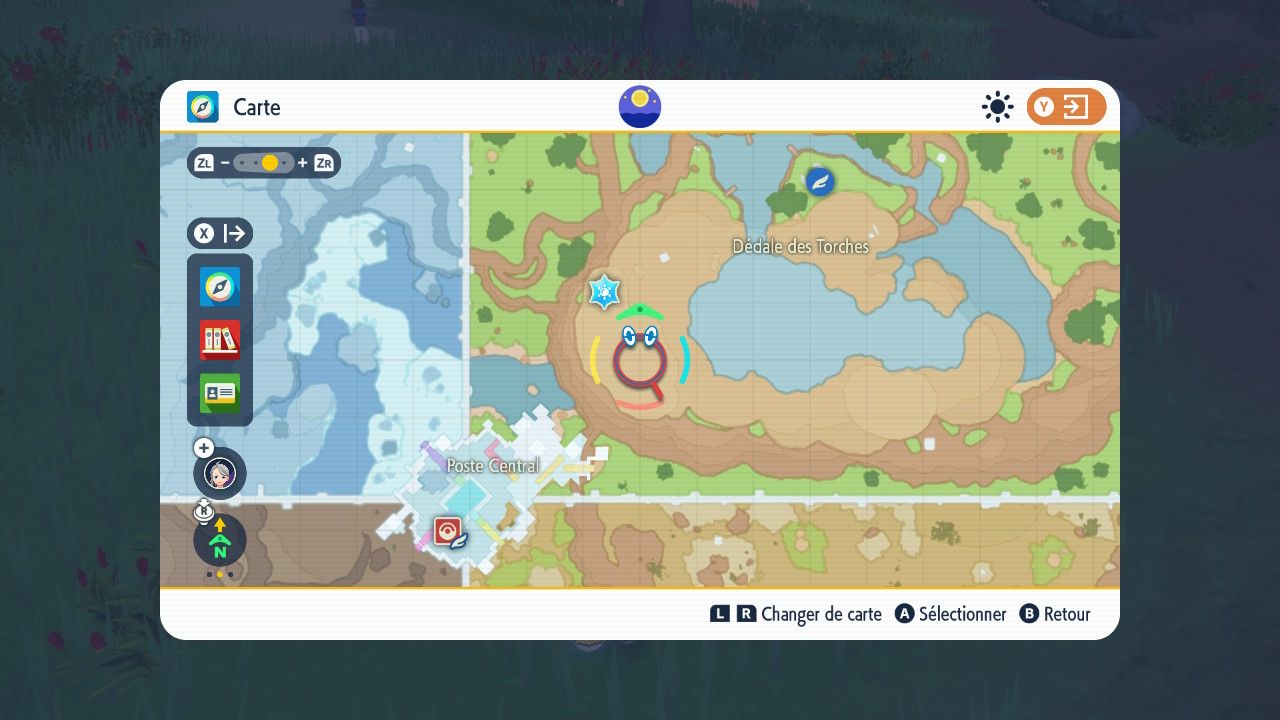Click the yellow map zoom slider knob
The width and height of the screenshot is (1280, 720).
pyautogui.click(x=269, y=162)
